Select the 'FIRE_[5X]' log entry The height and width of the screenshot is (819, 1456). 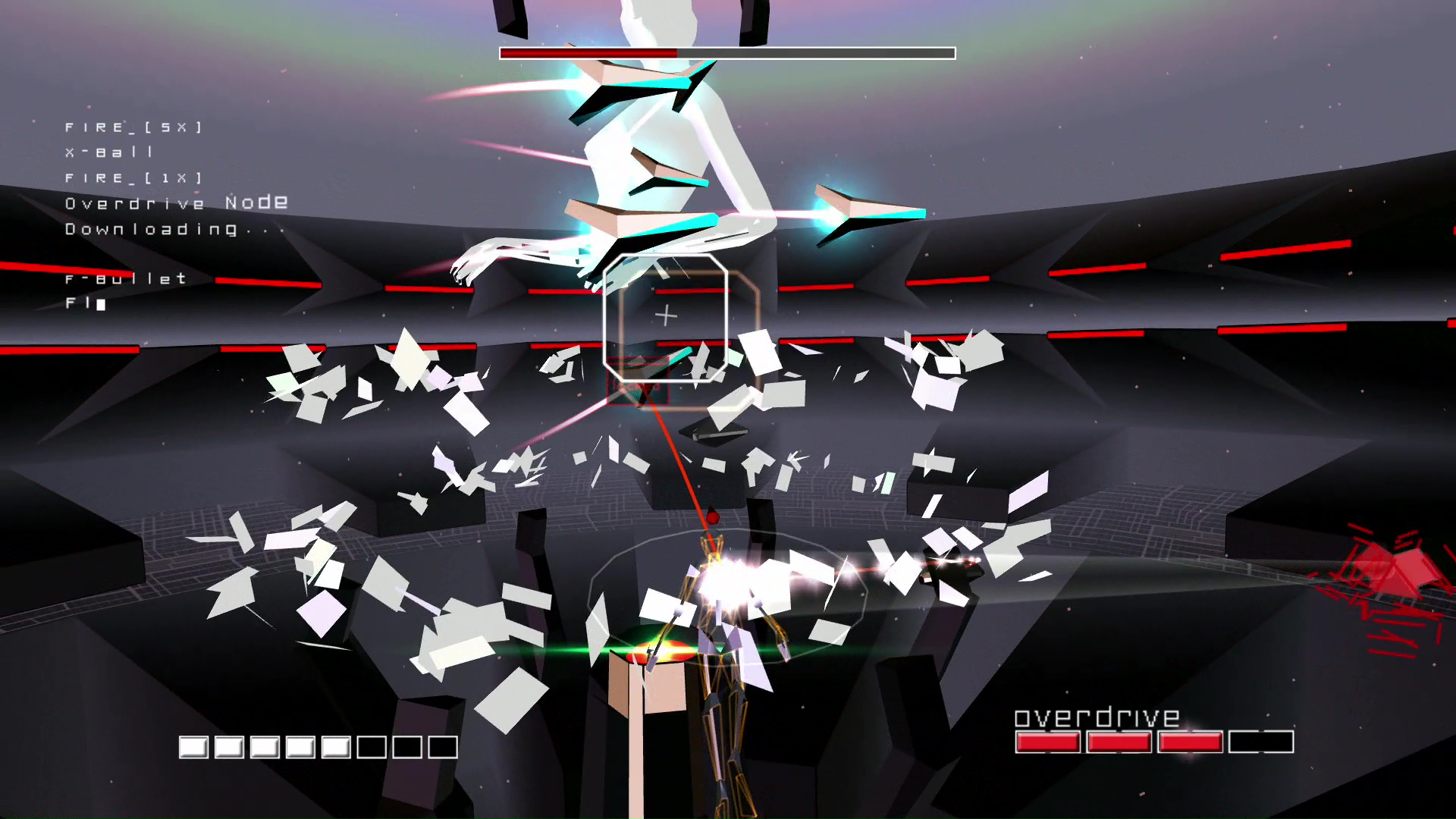point(133,127)
